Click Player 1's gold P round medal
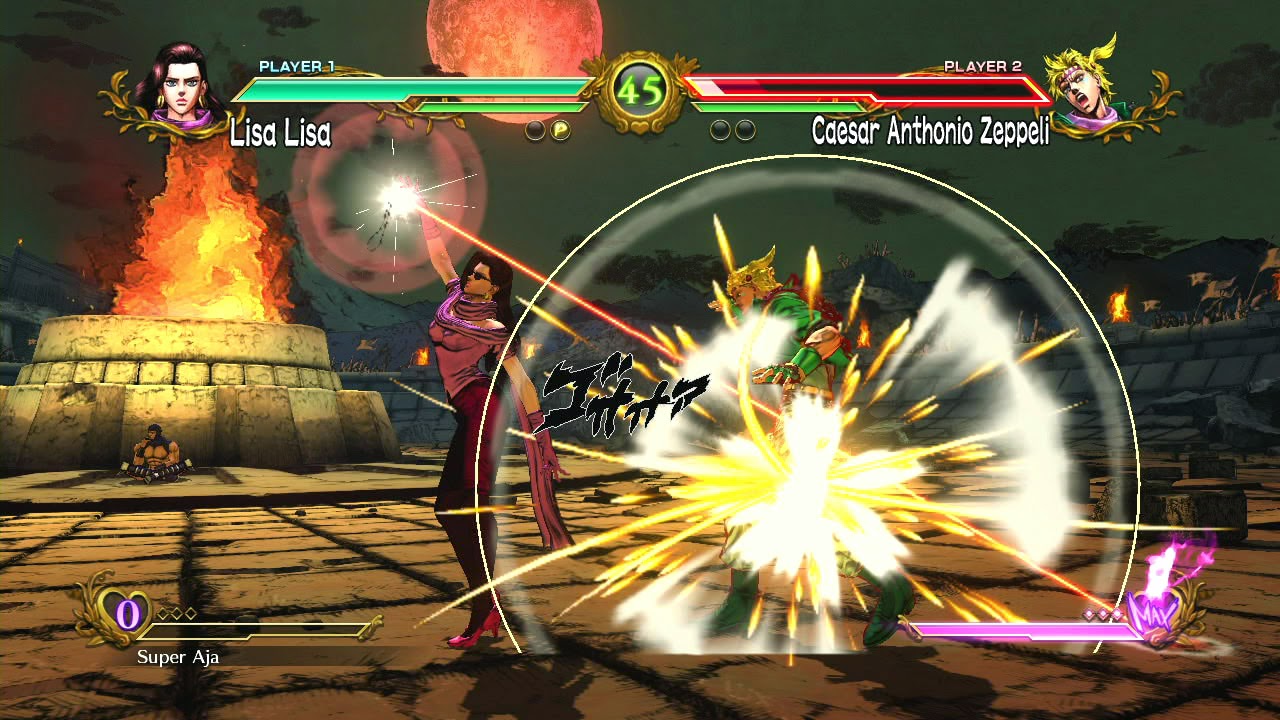The image size is (1280, 720). 561,130
